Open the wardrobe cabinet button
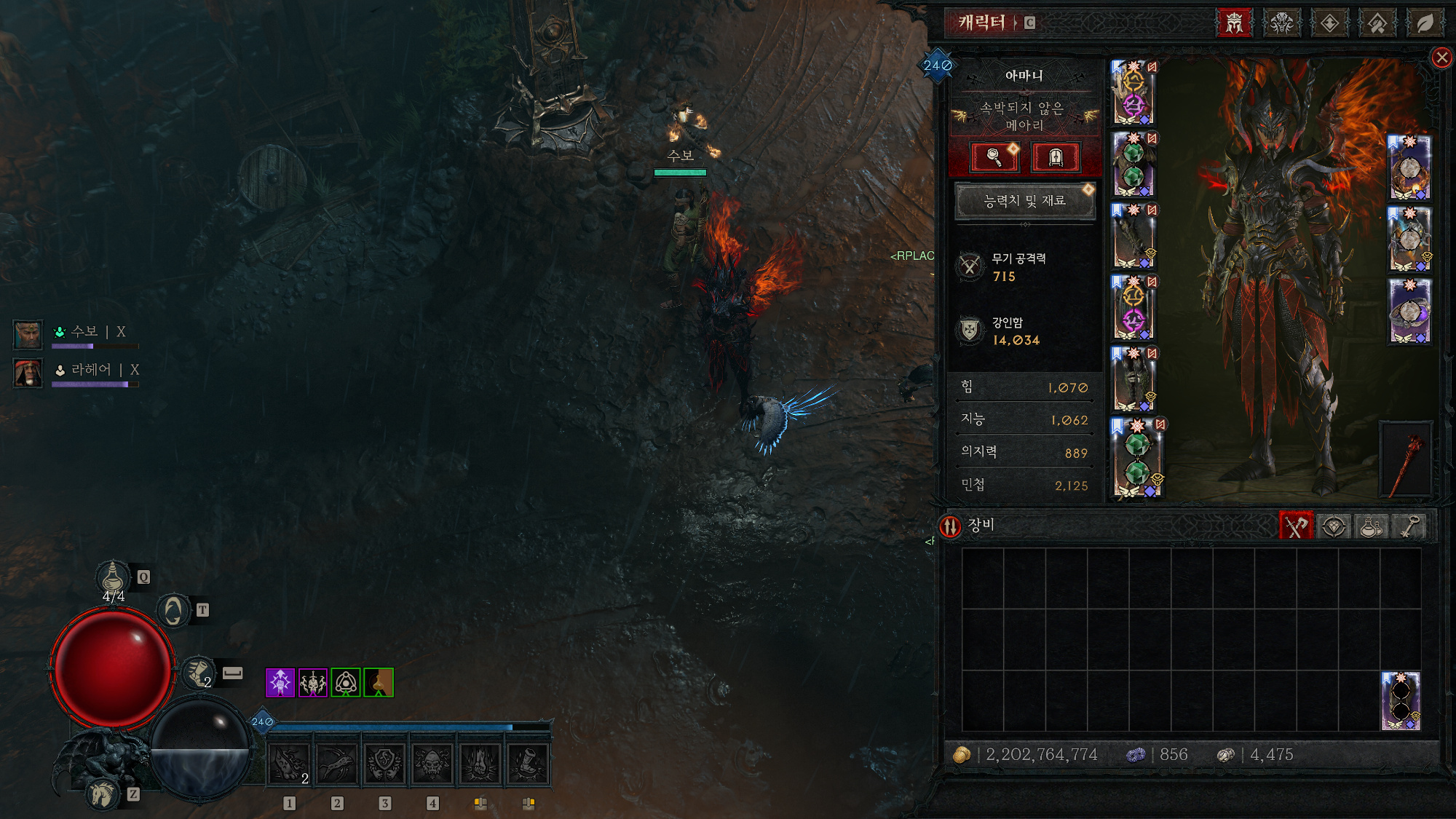Screen dimensions: 1456x819 tap(1055, 157)
